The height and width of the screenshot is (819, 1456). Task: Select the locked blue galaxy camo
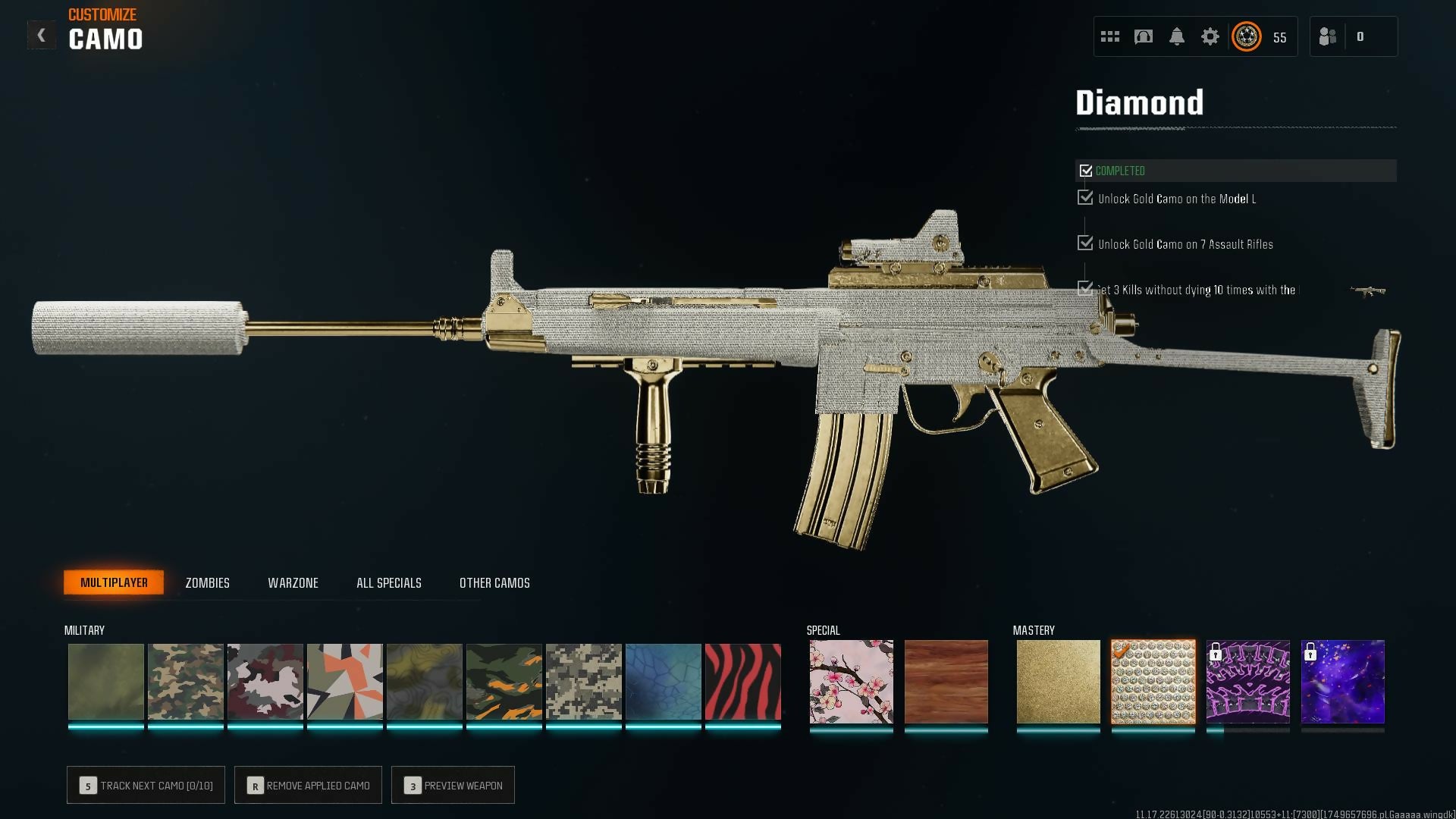pyautogui.click(x=1342, y=682)
